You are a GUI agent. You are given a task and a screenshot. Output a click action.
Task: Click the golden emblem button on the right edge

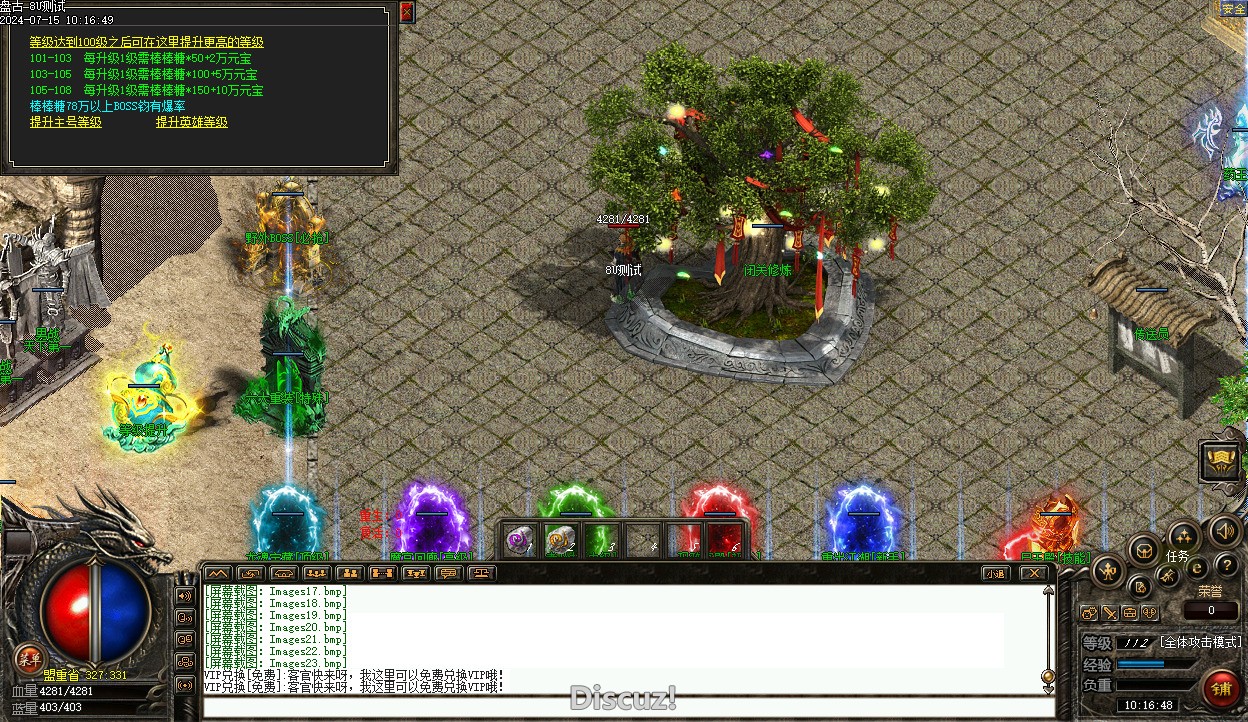point(1220,461)
